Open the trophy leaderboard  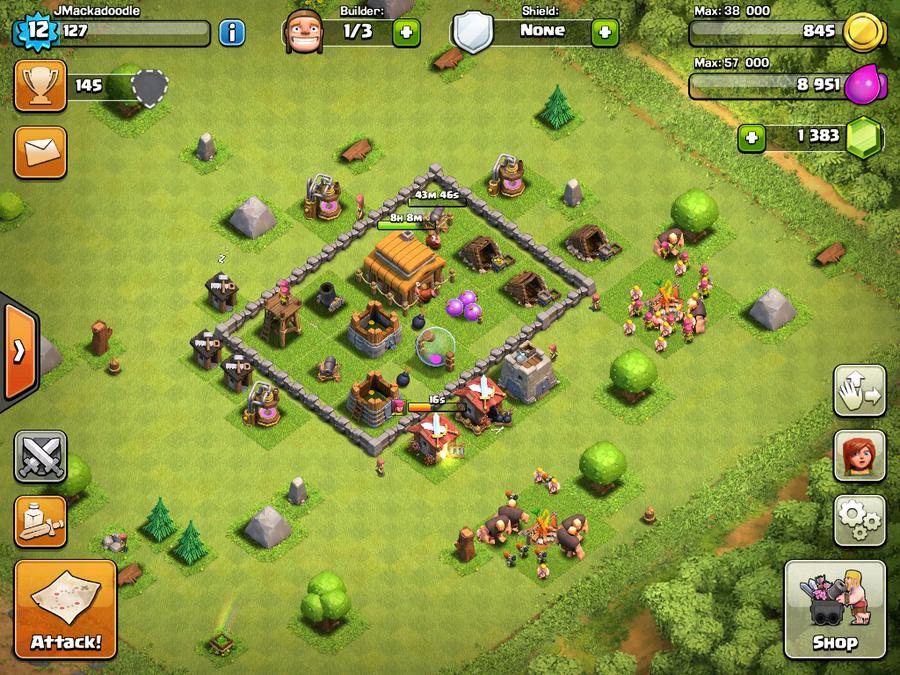(40, 85)
